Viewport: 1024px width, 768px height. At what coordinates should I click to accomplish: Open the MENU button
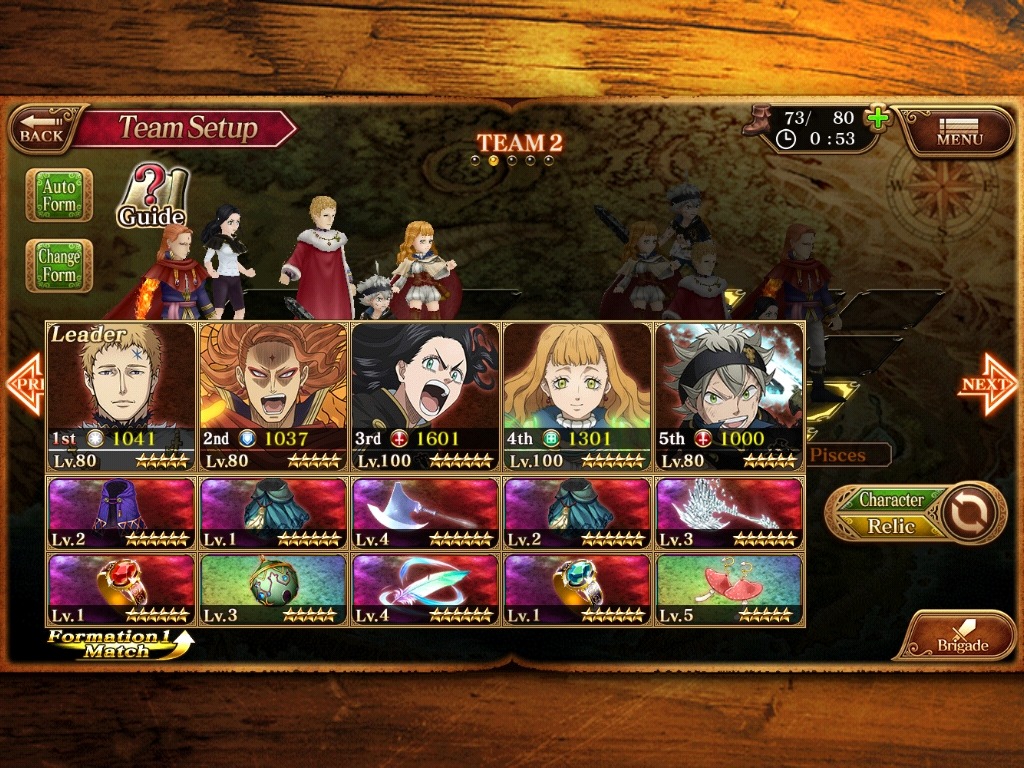coord(958,131)
